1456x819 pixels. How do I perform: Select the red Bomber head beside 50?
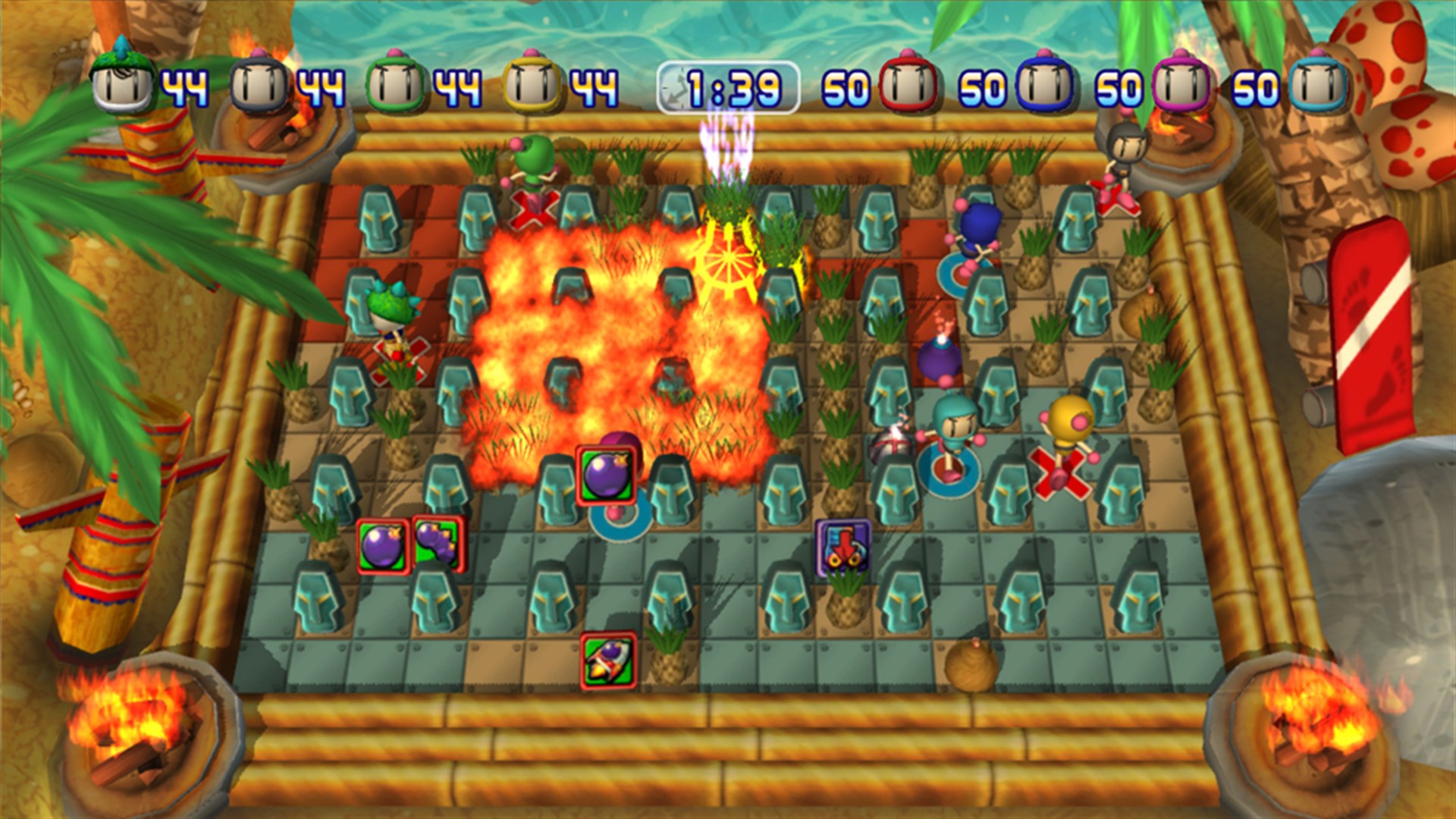910,83
